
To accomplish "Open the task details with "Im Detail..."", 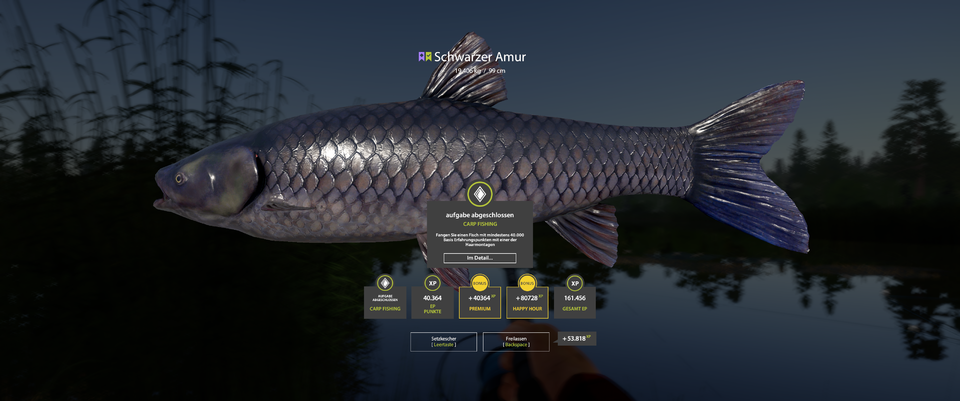I will [x=480, y=258].
